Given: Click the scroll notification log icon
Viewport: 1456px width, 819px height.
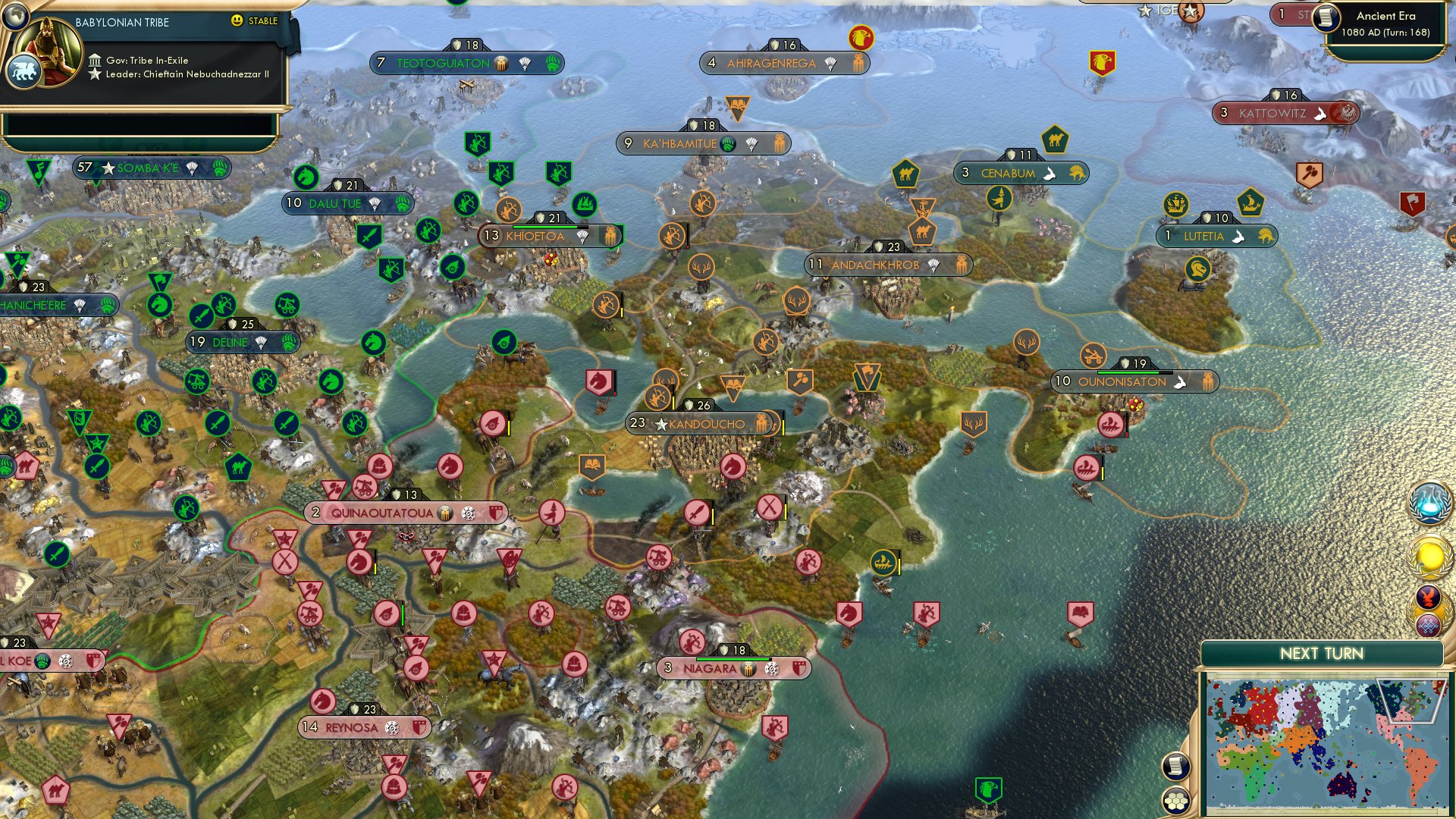Looking at the screenshot, I should coord(1175,766).
